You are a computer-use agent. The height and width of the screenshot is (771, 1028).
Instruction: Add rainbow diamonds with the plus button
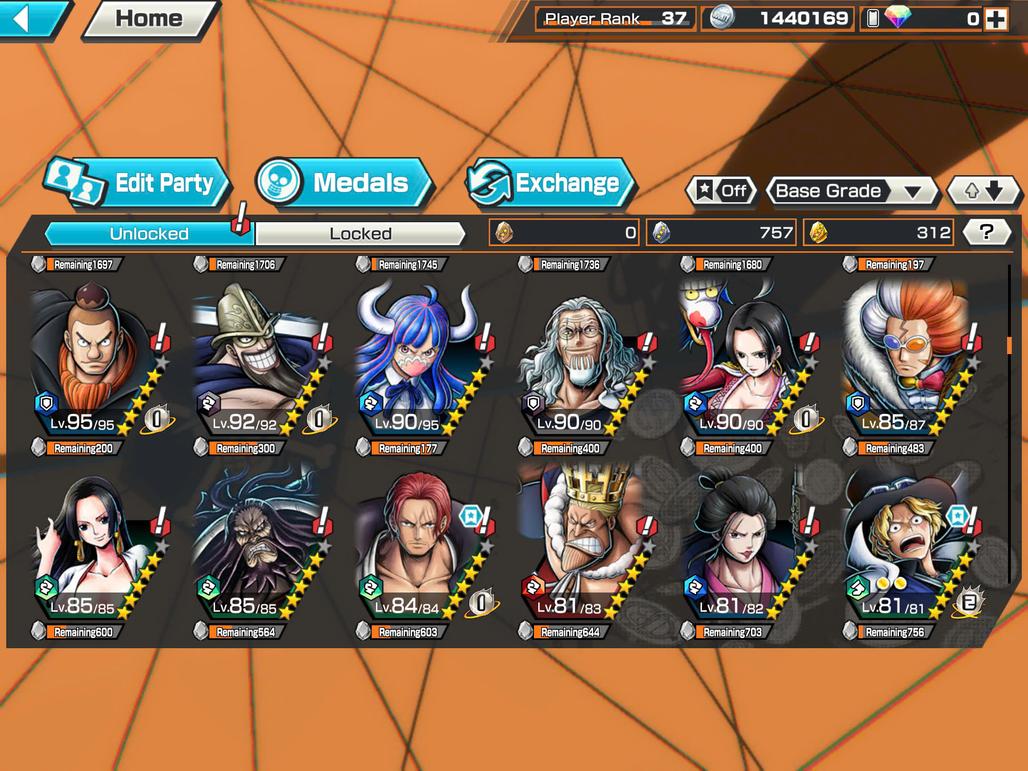[x=995, y=19]
